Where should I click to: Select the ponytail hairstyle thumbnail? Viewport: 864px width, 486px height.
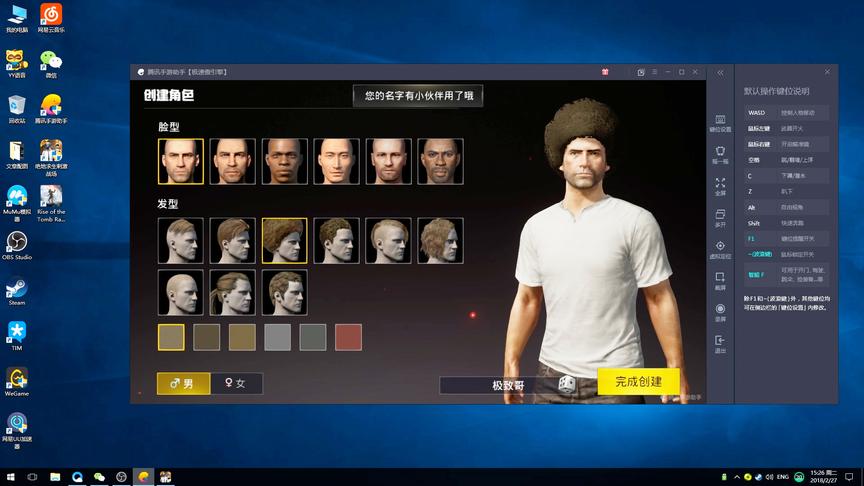pos(232,292)
